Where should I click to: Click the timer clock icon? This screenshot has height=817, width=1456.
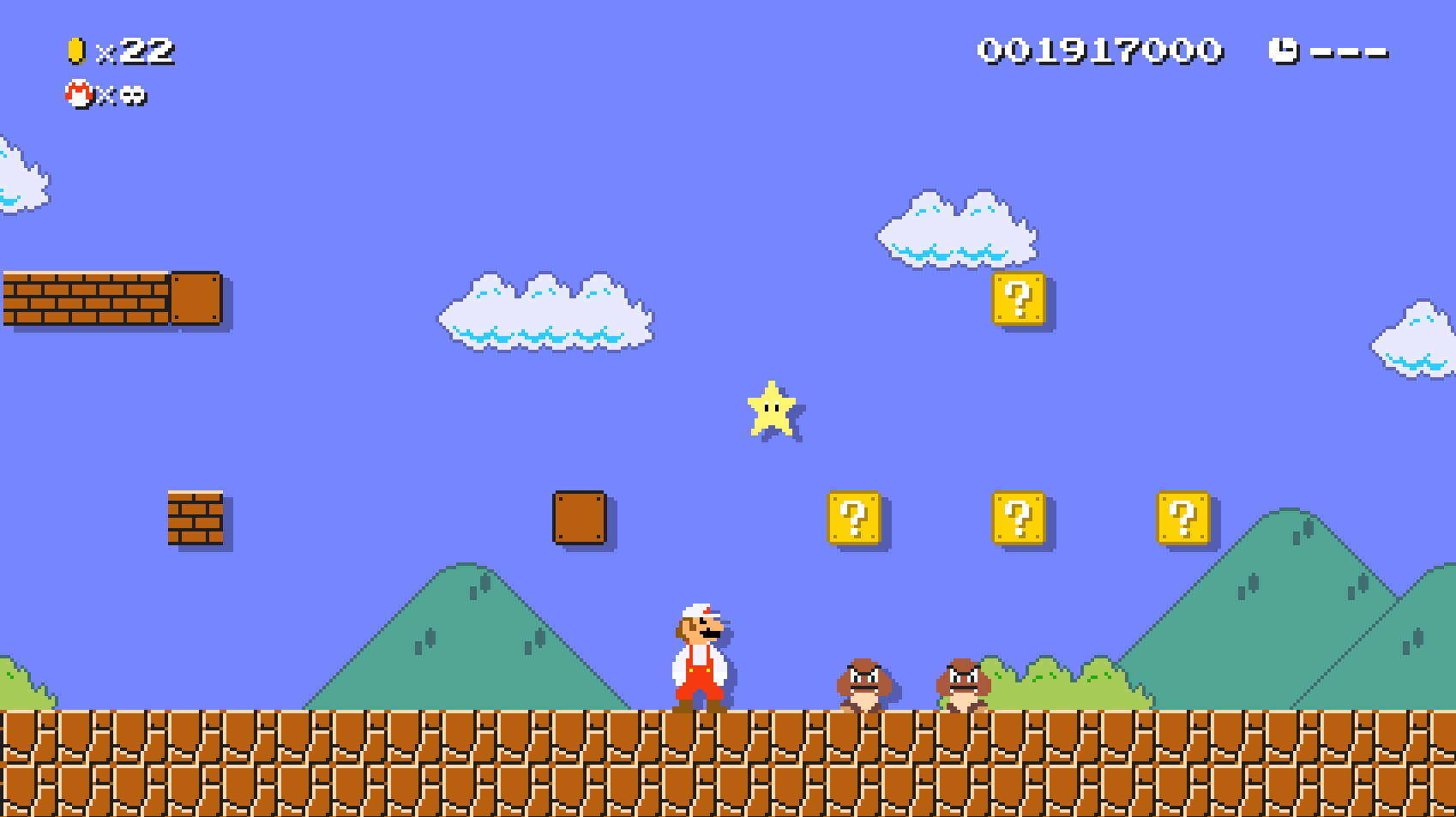pos(1285,51)
